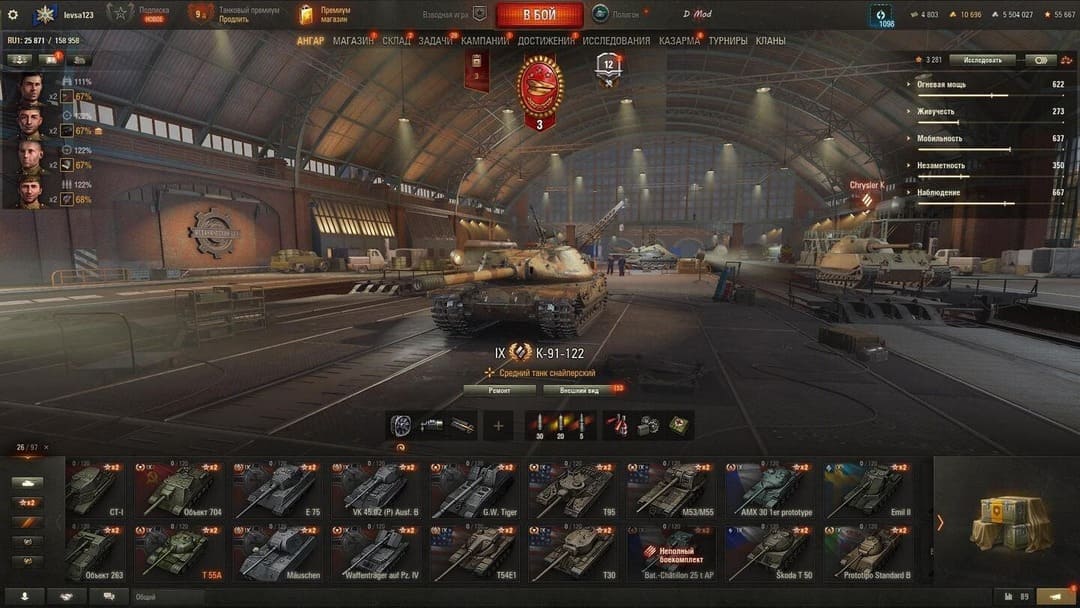Click the Исследовать button
The width and height of the screenshot is (1080, 608).
pyautogui.click(x=982, y=60)
